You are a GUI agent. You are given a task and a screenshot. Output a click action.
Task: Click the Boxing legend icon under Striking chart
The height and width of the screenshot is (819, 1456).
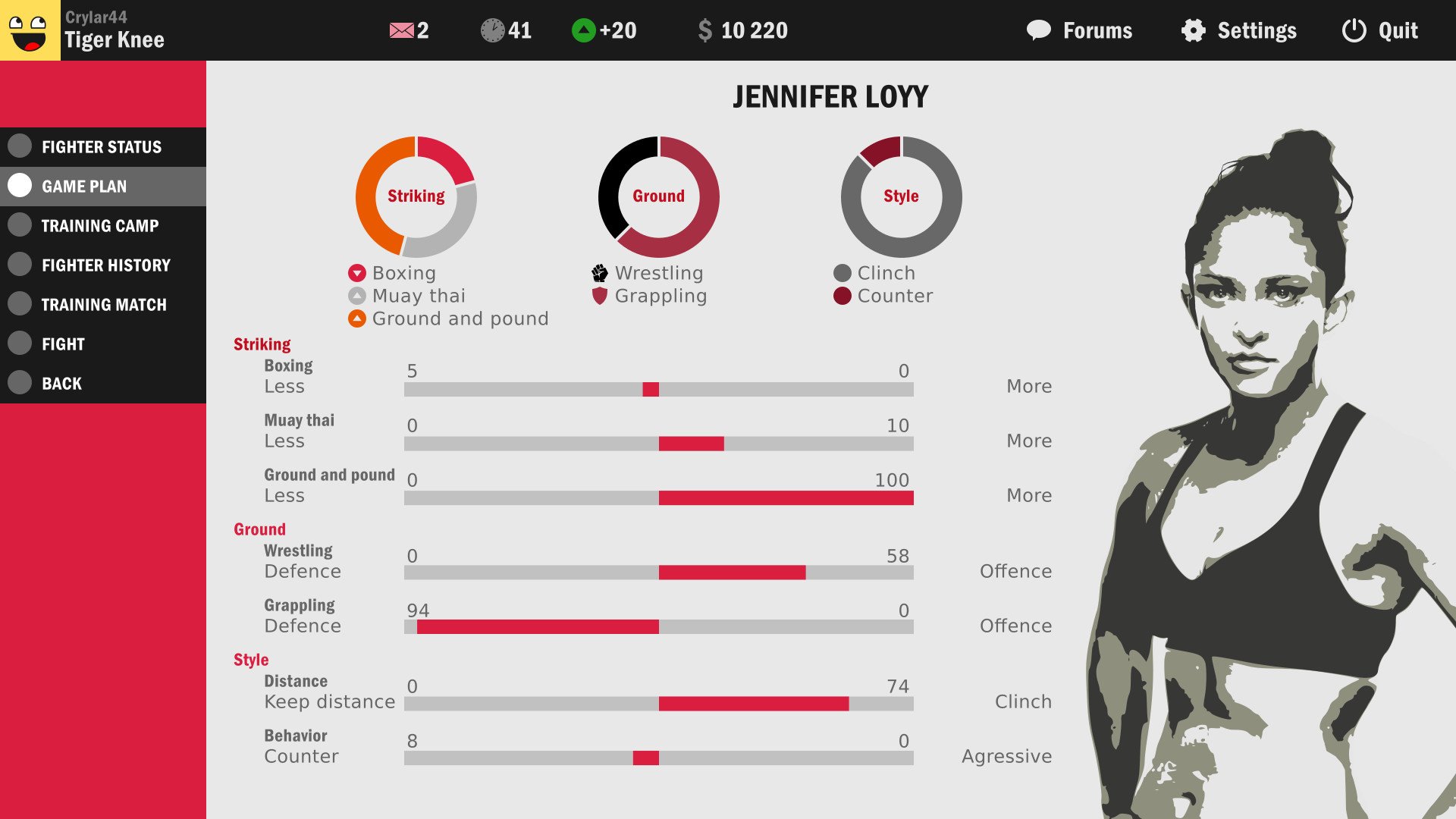tap(356, 272)
